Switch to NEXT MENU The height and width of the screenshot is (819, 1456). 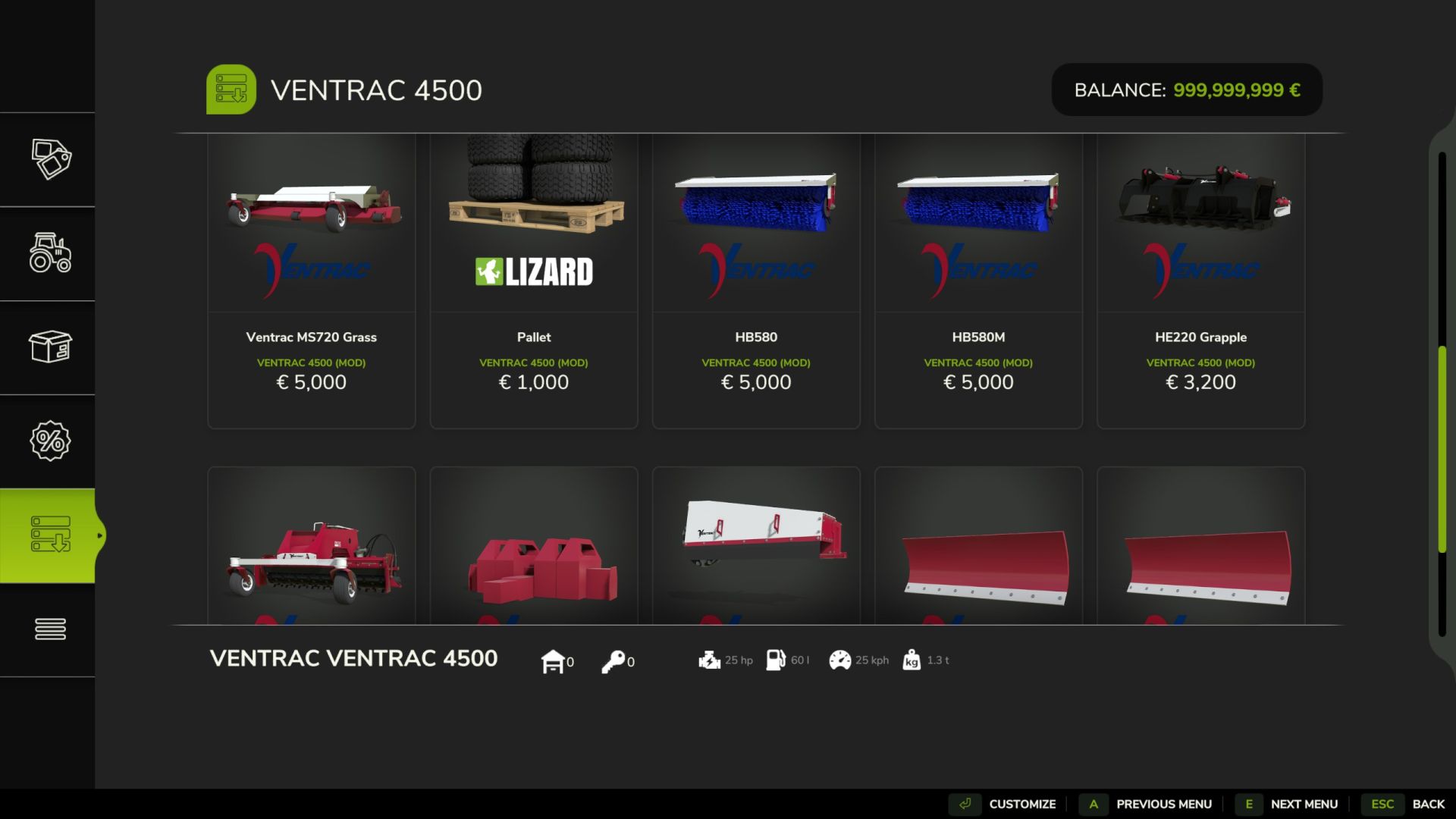pos(1302,804)
